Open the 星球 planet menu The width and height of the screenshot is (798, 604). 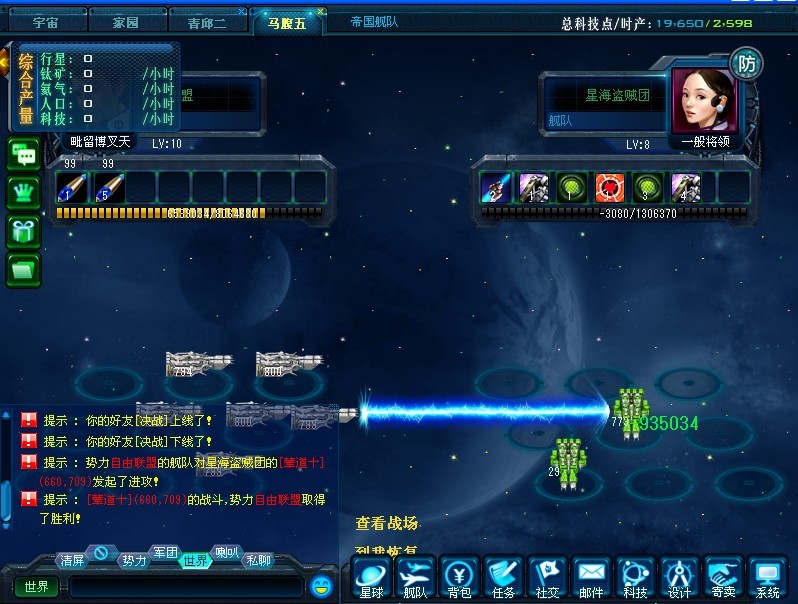(x=371, y=579)
